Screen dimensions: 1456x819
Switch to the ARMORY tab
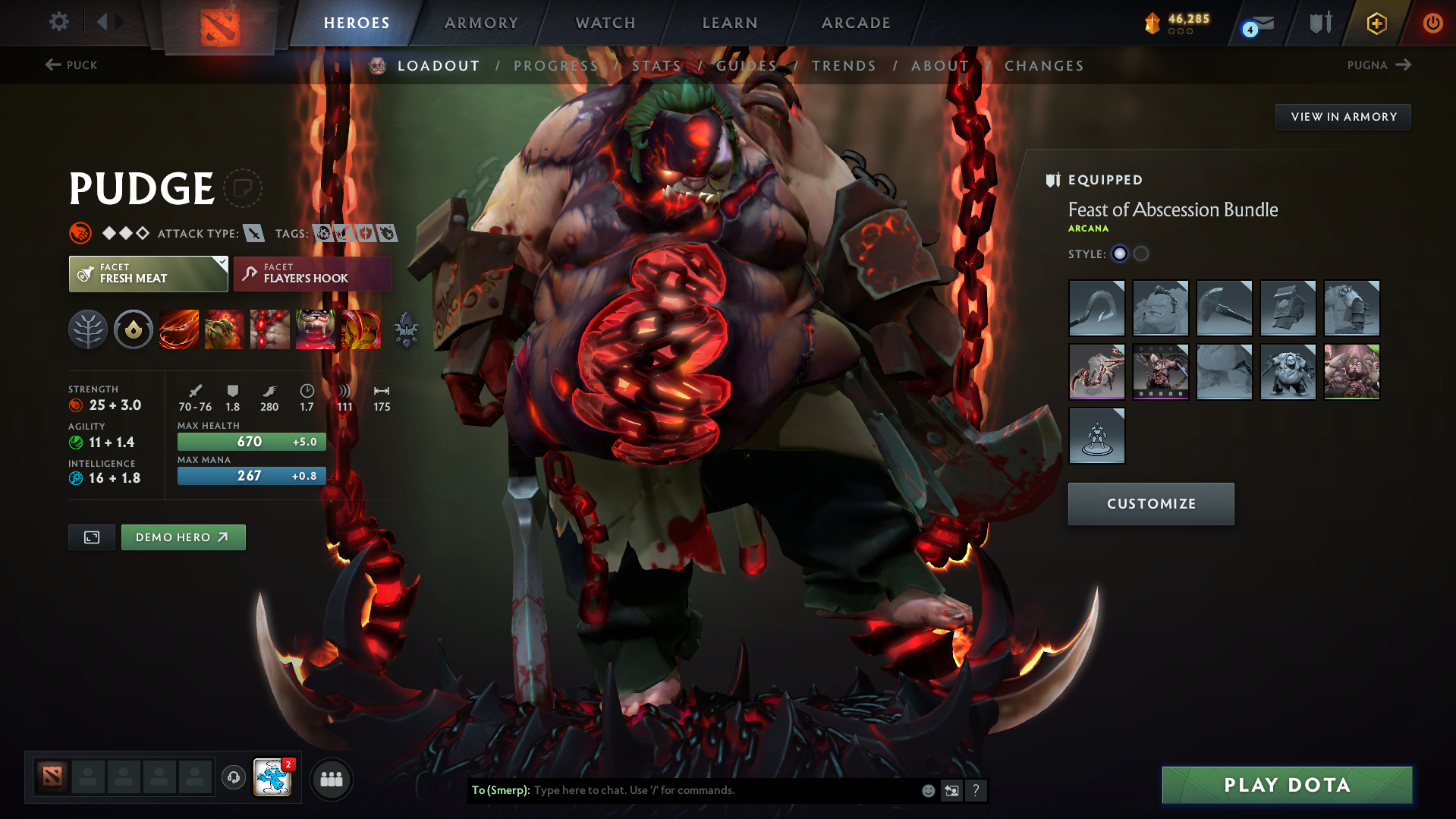click(481, 22)
